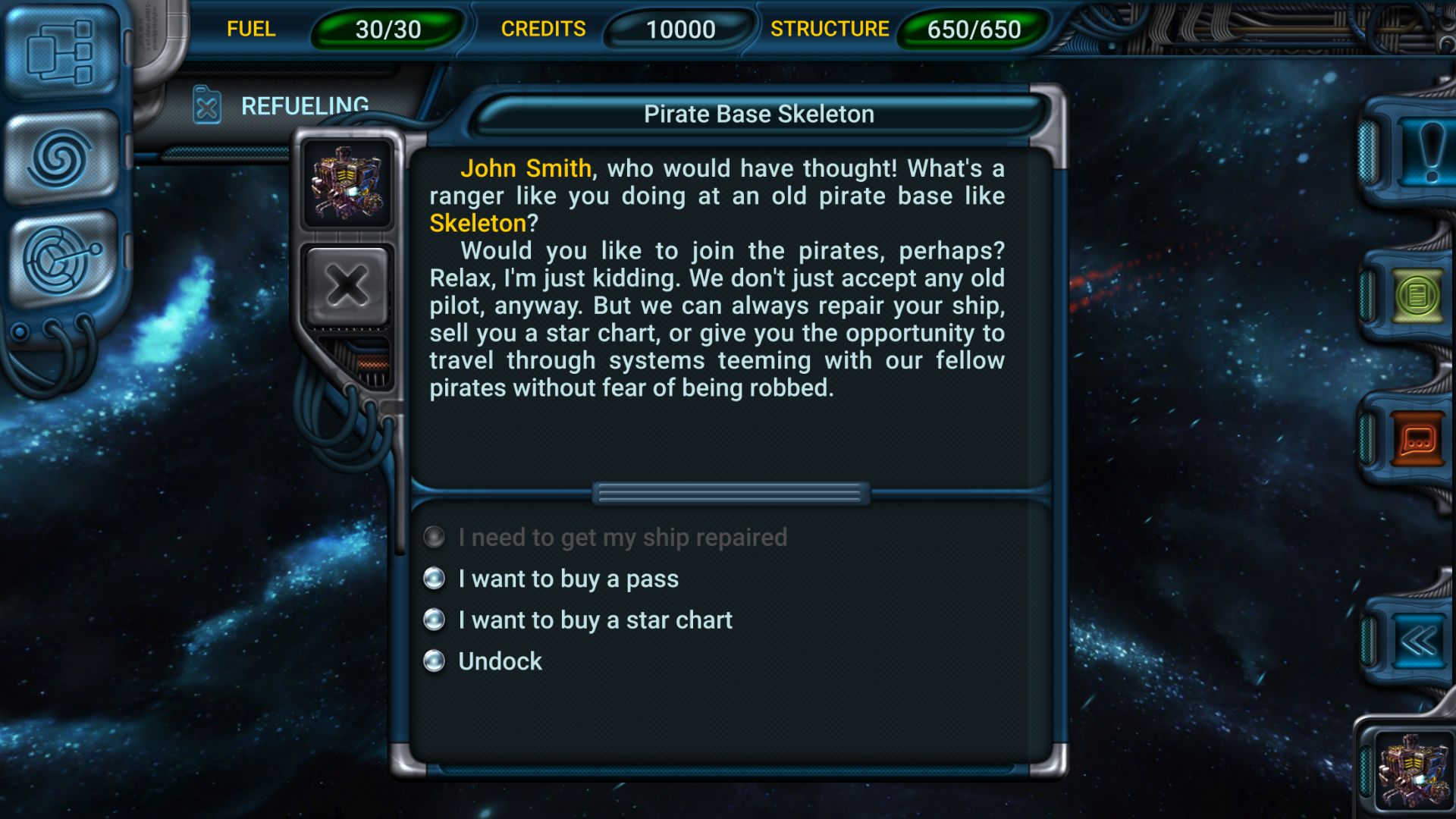Select the dialog option 'I want to buy a pass'

tap(567, 579)
